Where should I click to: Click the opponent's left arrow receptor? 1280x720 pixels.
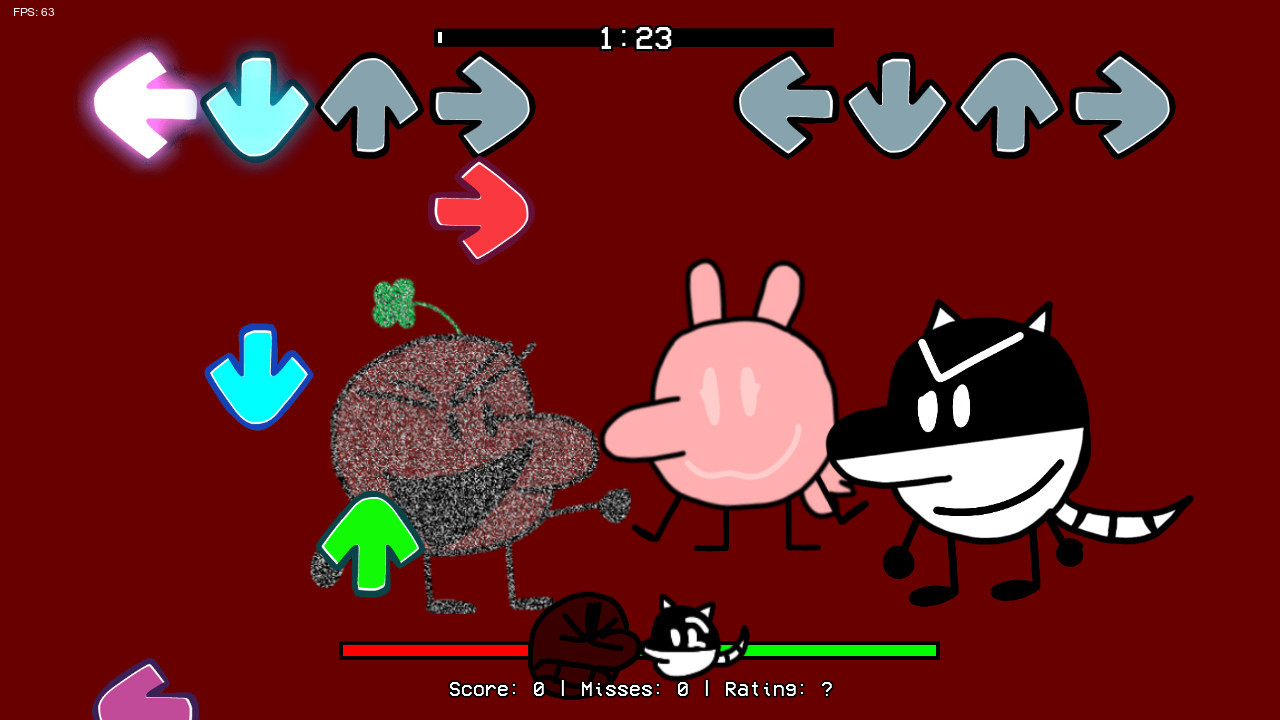tap(790, 103)
